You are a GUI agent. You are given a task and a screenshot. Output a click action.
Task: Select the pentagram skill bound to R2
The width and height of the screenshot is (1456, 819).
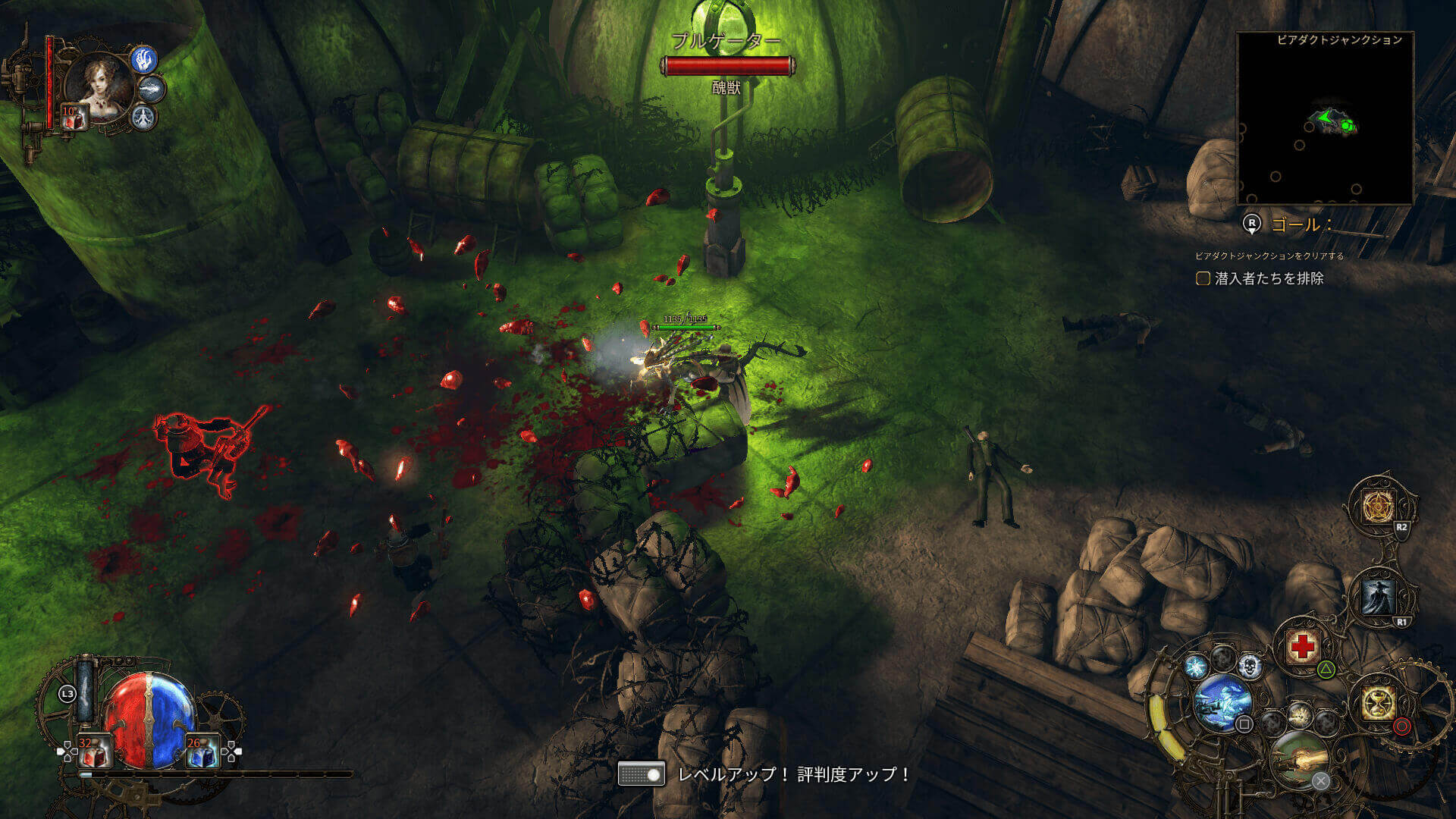(1379, 506)
